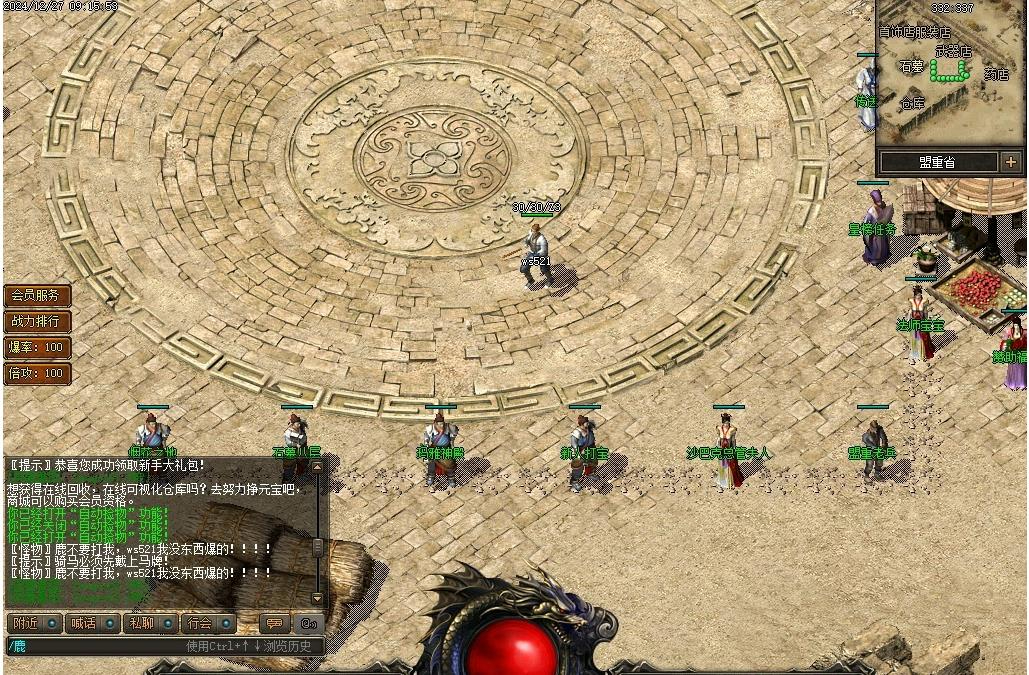Click the speech bubble chat button

[274, 623]
